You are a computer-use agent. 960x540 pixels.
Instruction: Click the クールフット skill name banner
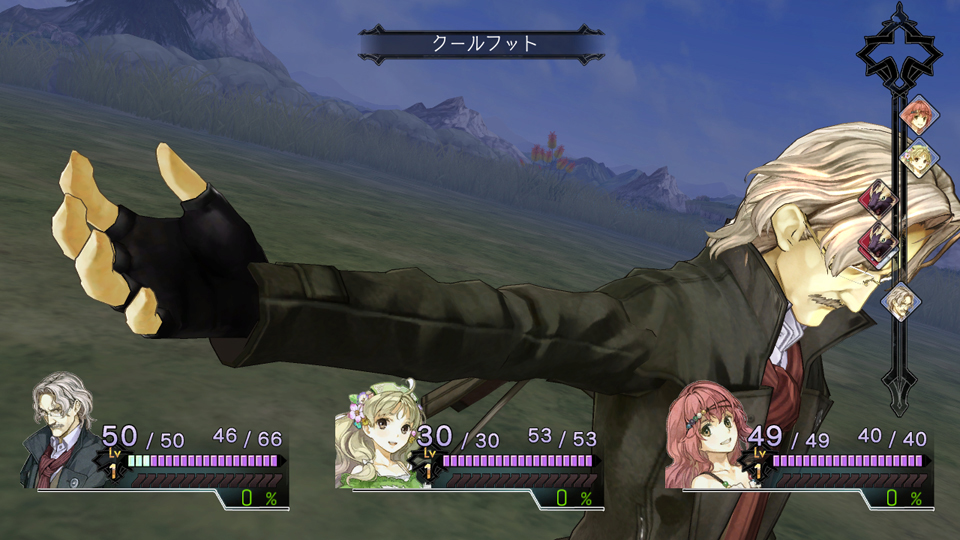482,44
